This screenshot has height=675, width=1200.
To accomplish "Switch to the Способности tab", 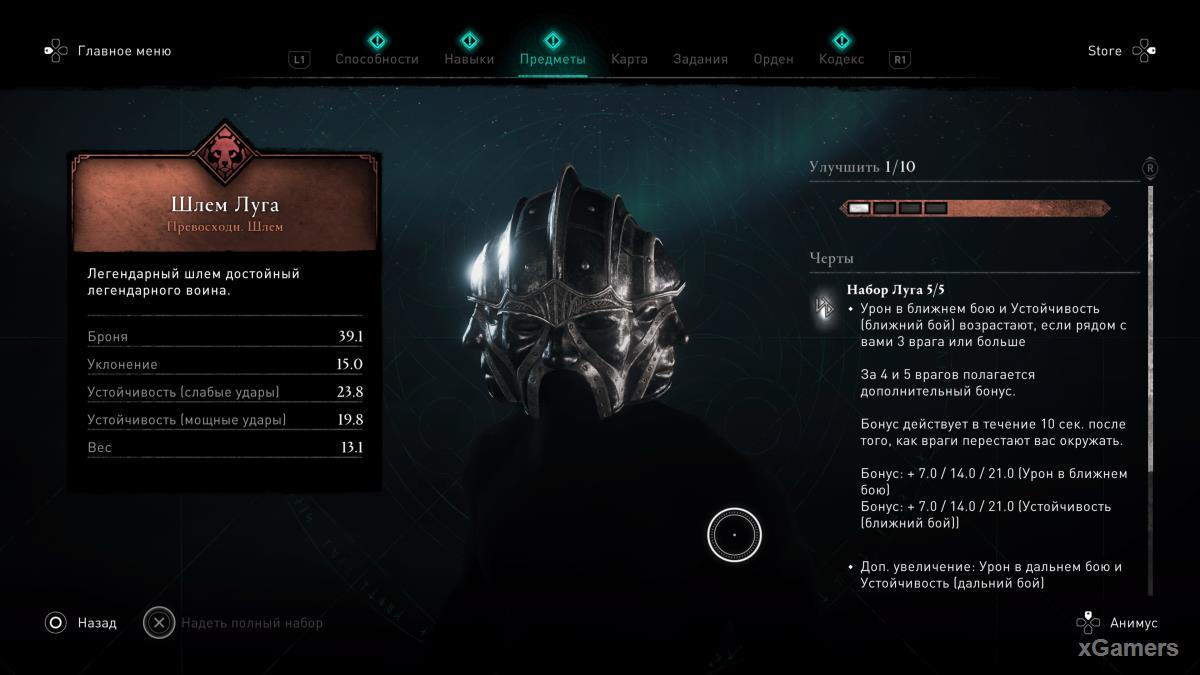I will 377,59.
